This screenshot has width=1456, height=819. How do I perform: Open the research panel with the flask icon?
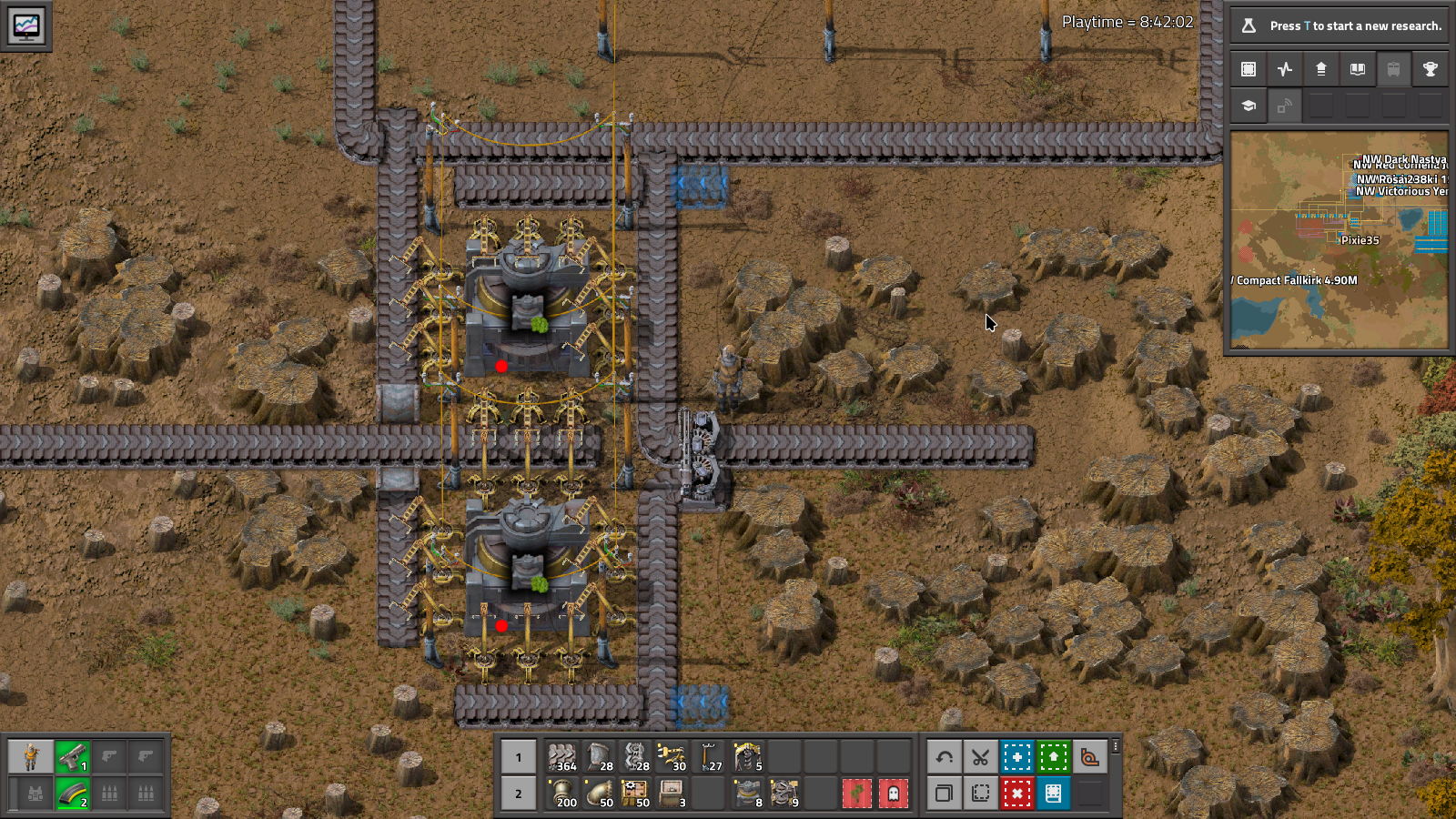pos(1249,25)
